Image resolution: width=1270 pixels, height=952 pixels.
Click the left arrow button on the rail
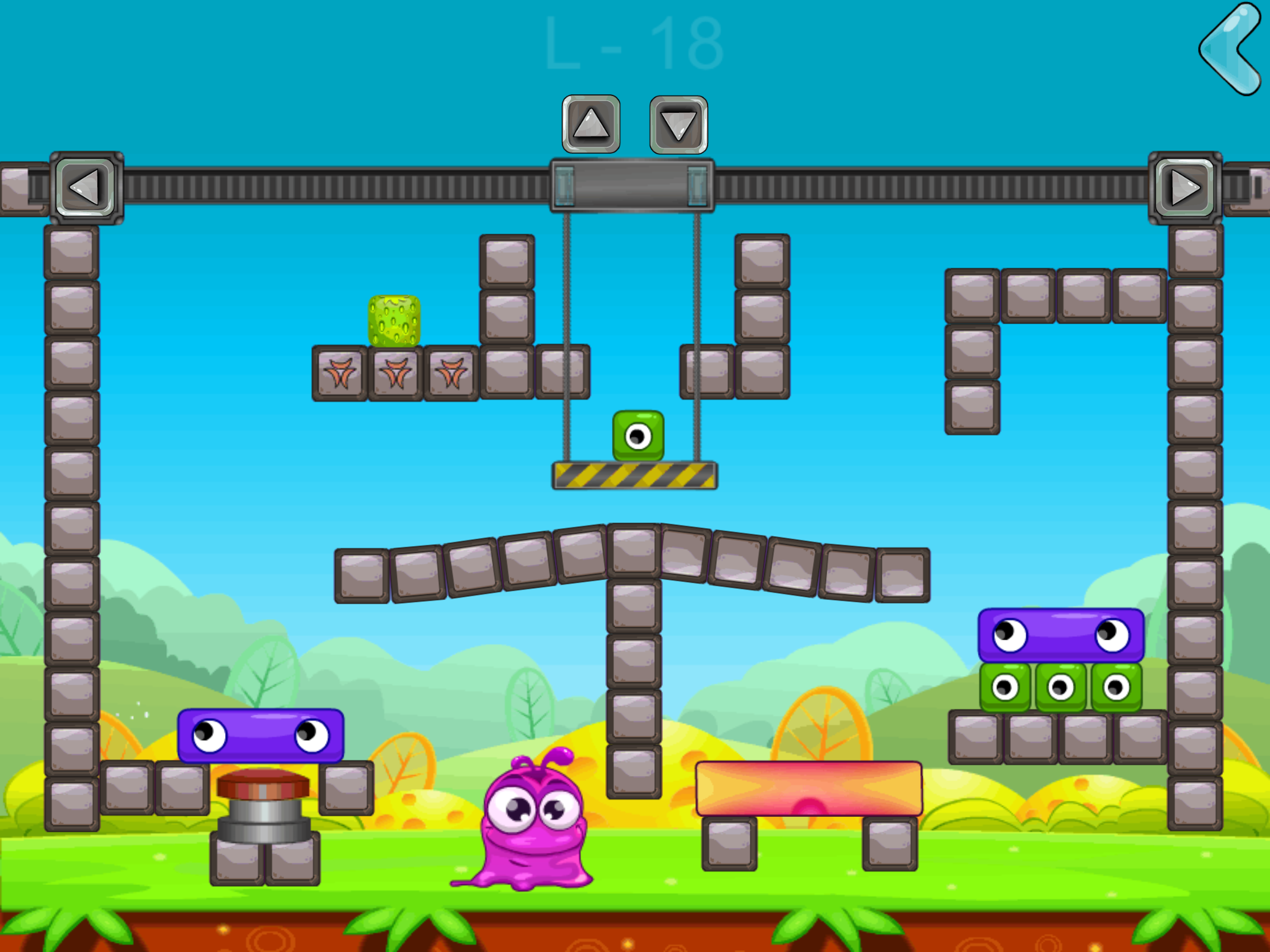point(85,185)
